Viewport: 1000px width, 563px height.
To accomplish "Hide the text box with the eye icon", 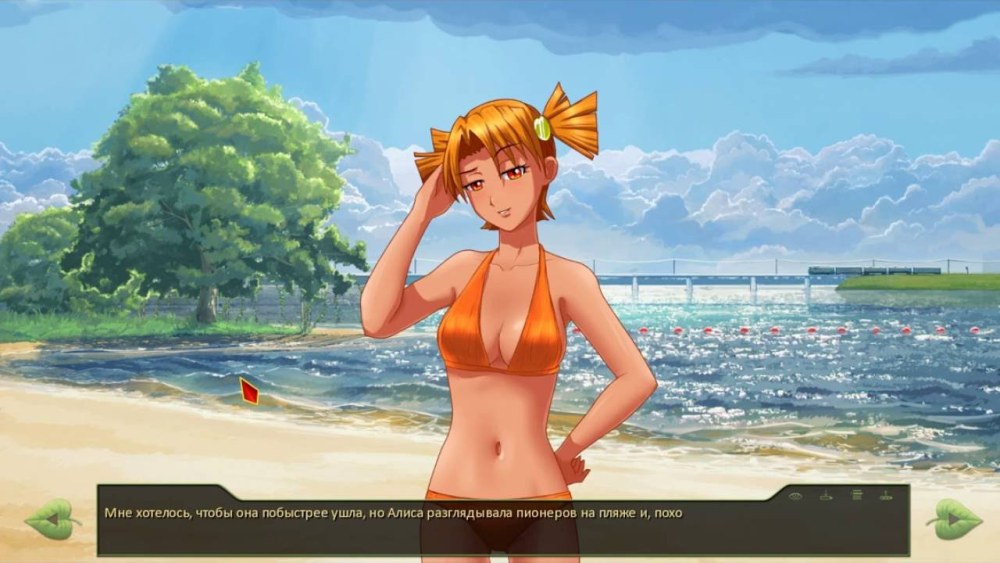I will (x=796, y=495).
